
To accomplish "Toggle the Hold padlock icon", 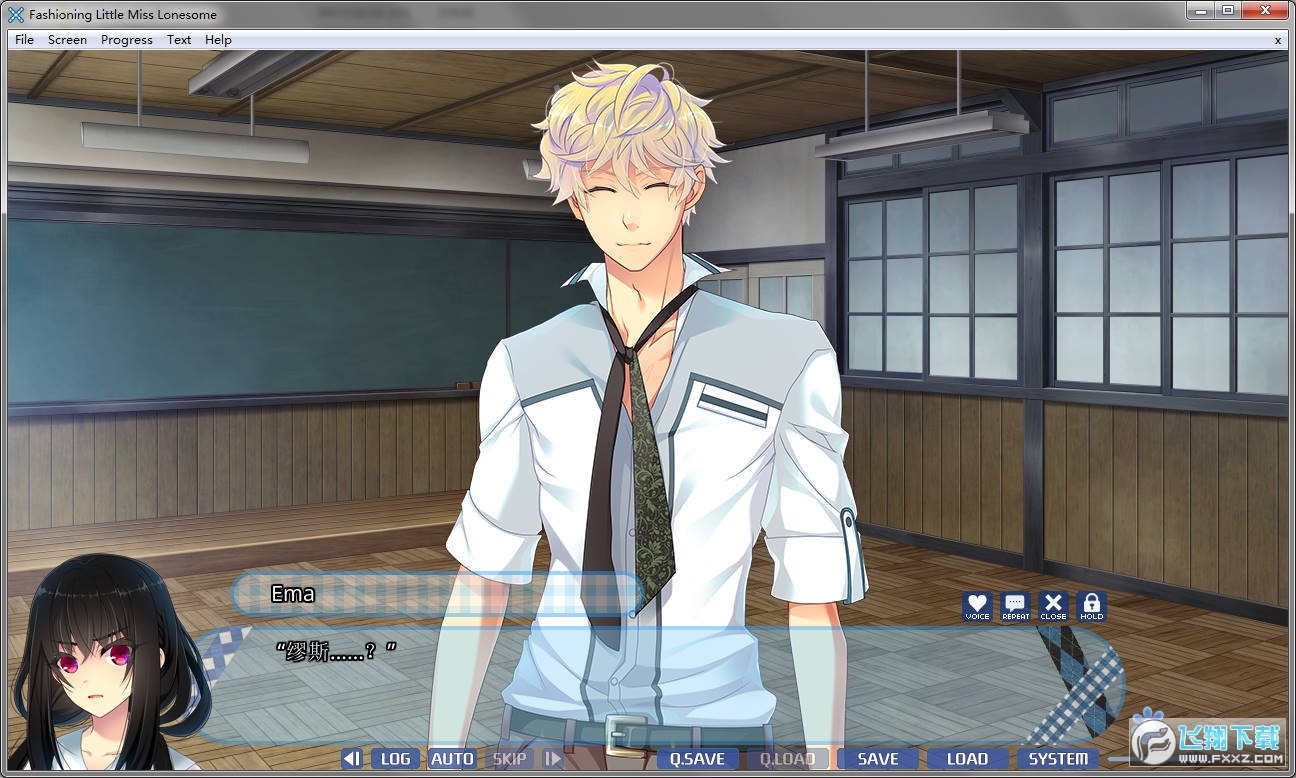I will click(1091, 605).
